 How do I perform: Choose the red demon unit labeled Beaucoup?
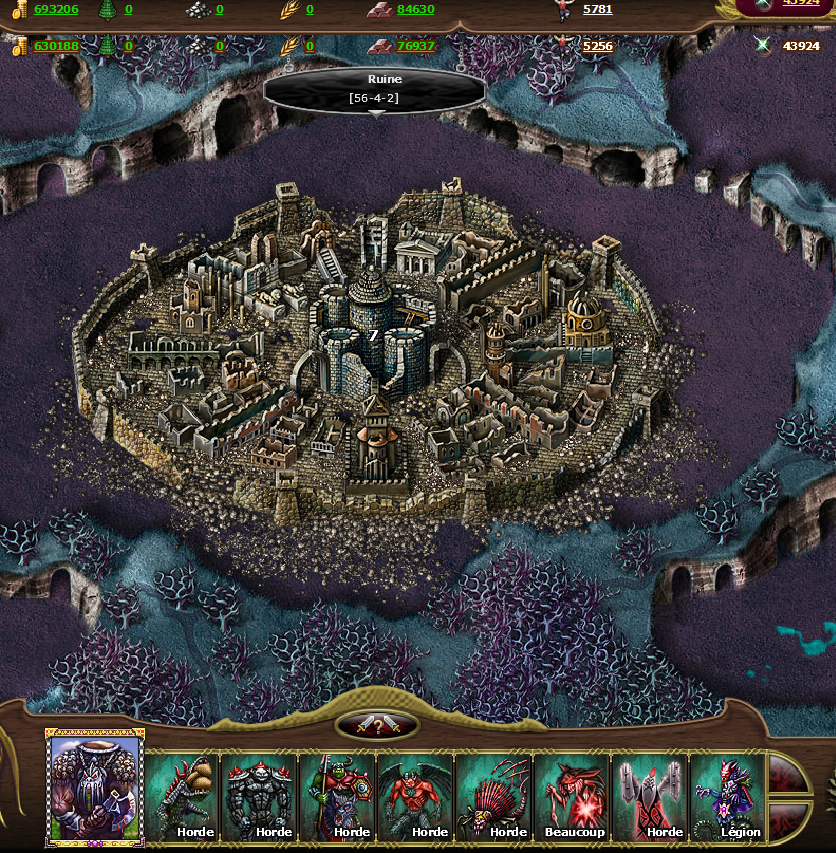[x=572, y=797]
